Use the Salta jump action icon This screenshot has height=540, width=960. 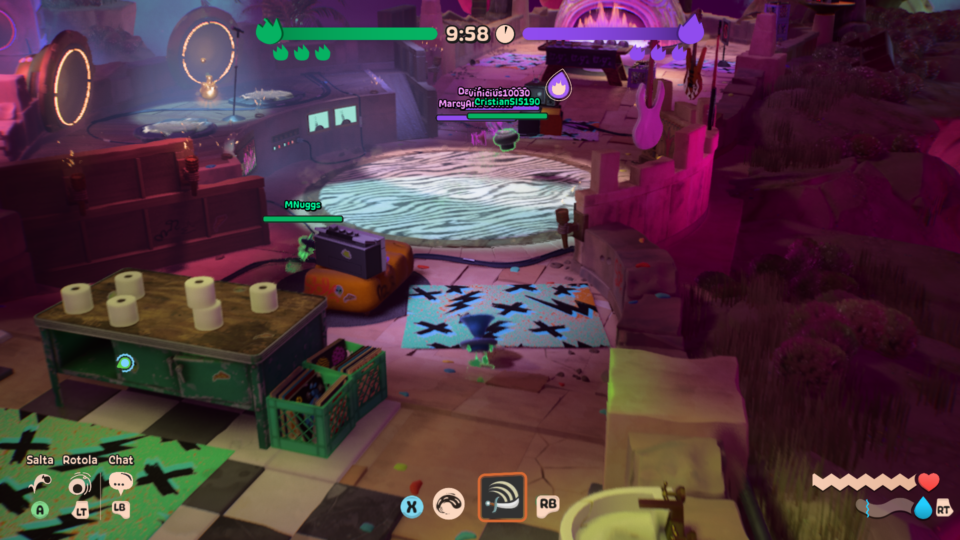point(40,485)
